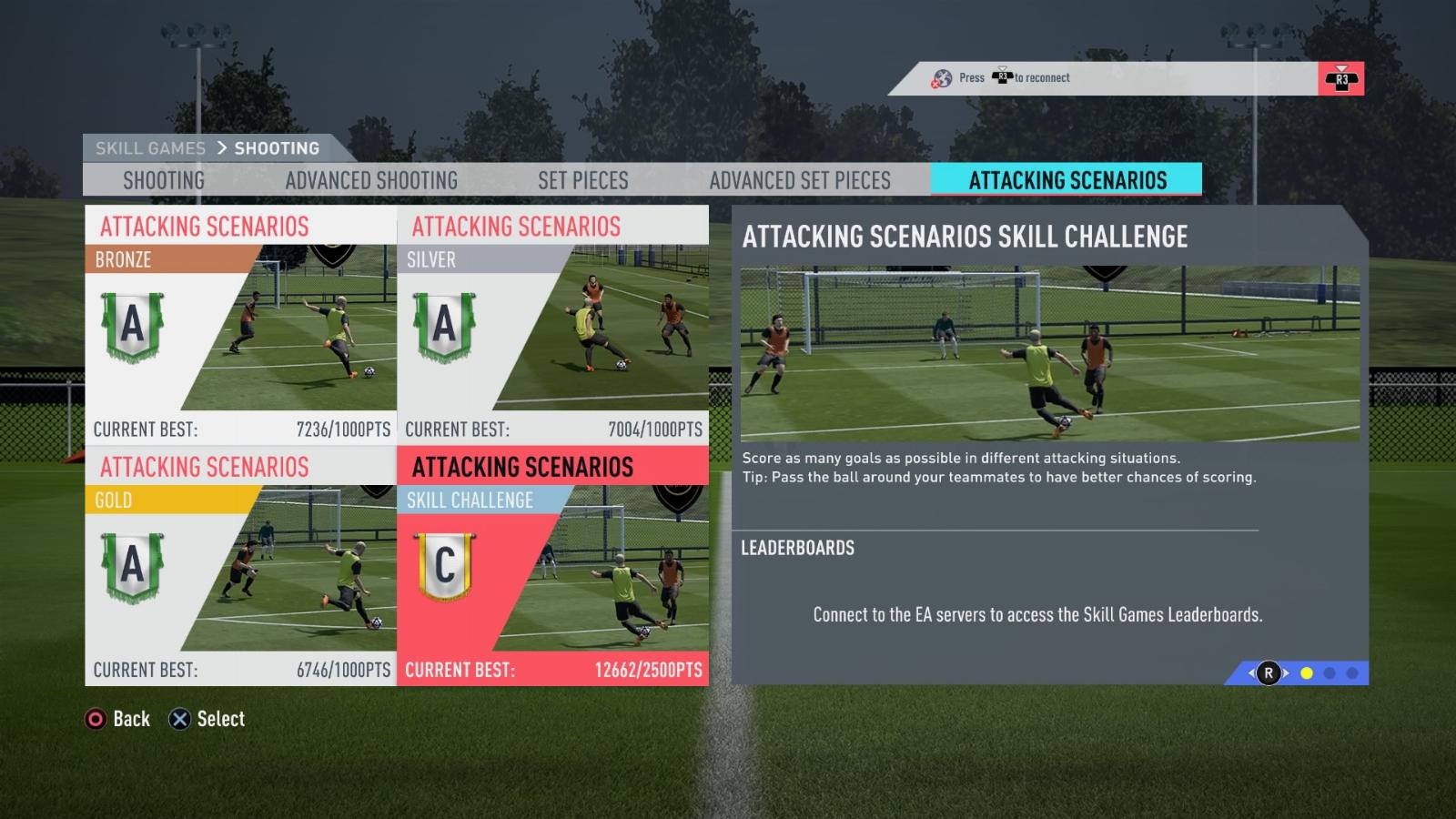Select the yellow page indicator dot
The image size is (1456, 819).
point(1307,673)
